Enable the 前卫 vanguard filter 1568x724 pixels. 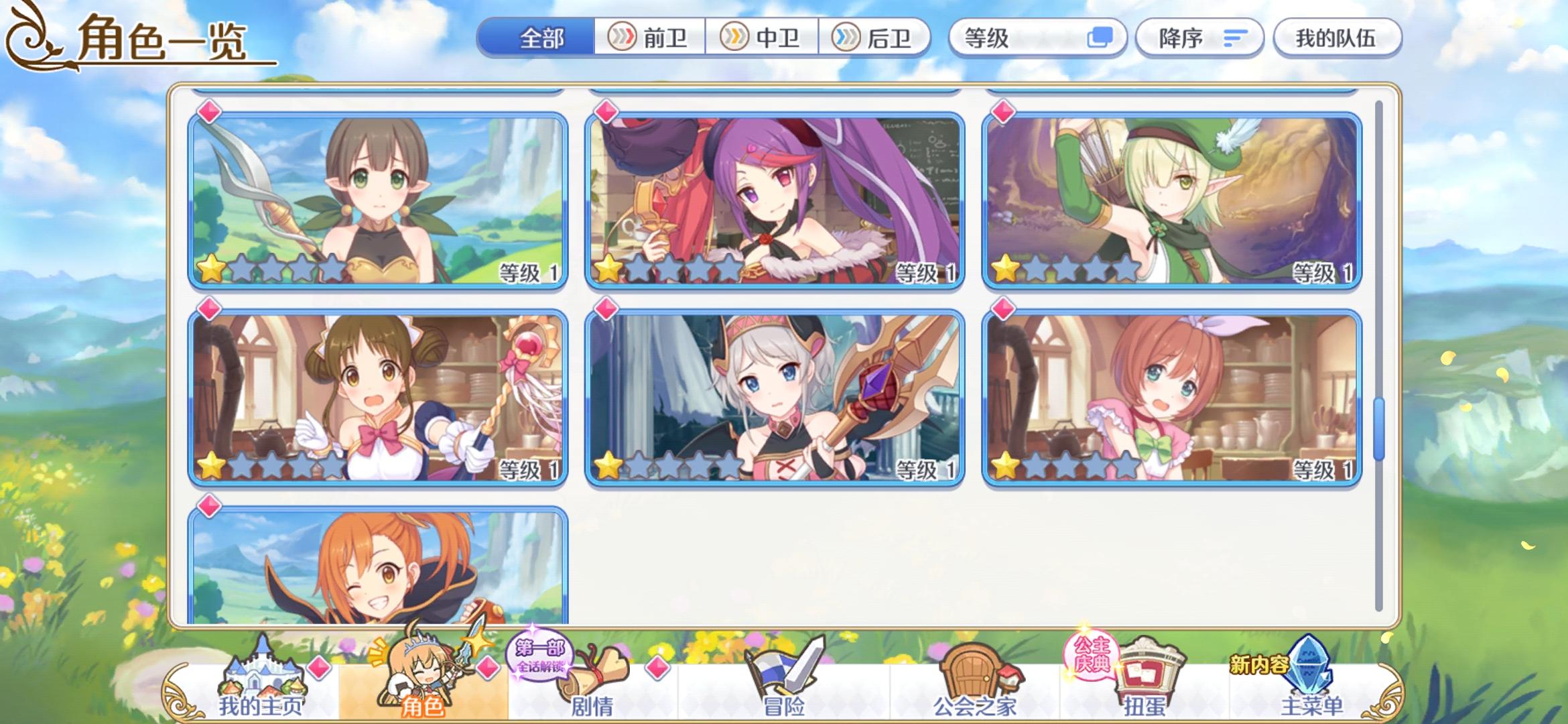(x=649, y=38)
